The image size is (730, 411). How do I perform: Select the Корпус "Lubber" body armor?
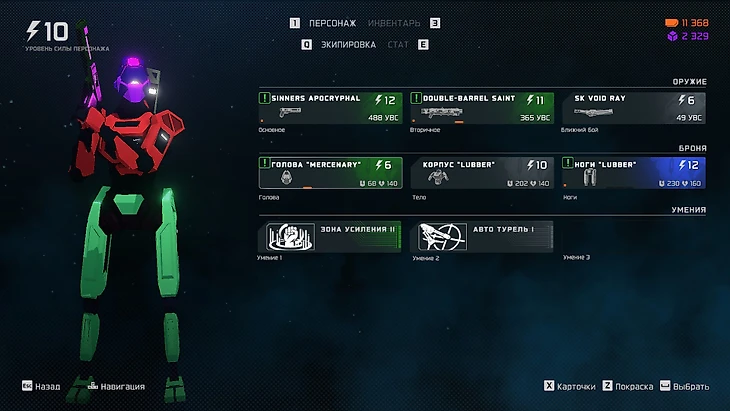coord(482,173)
